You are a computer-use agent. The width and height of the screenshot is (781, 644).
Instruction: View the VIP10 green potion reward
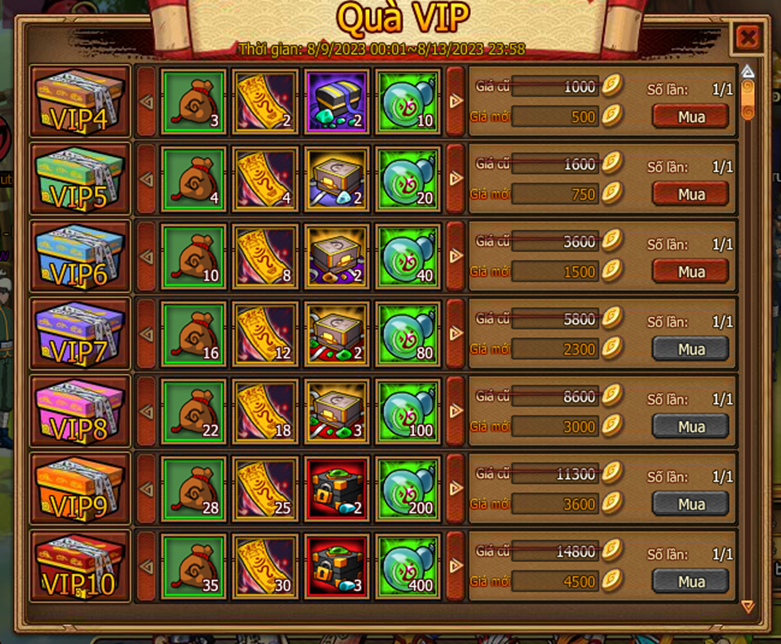pyautogui.click(x=408, y=566)
